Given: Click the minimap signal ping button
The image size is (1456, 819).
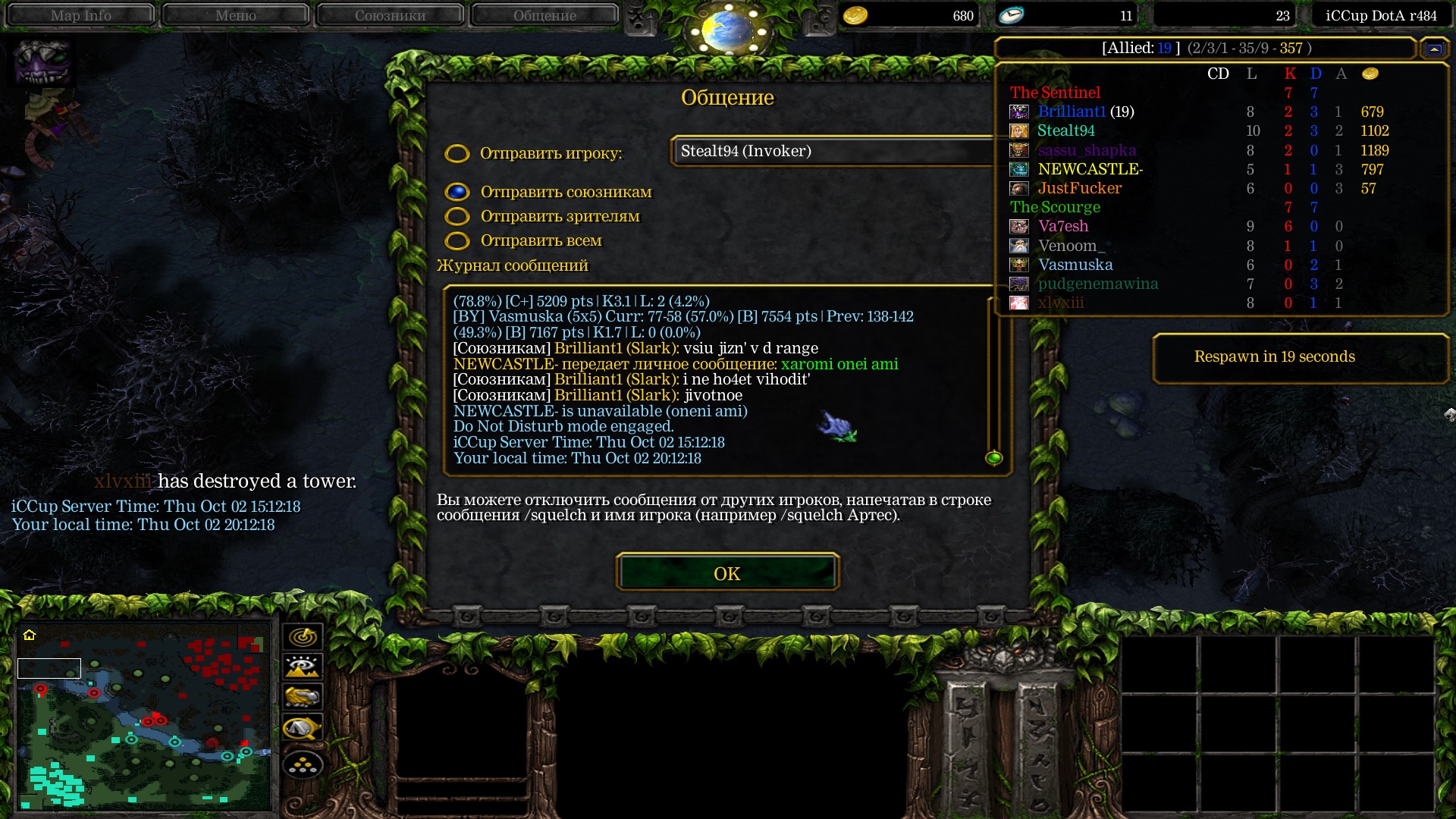Looking at the screenshot, I should (x=303, y=636).
